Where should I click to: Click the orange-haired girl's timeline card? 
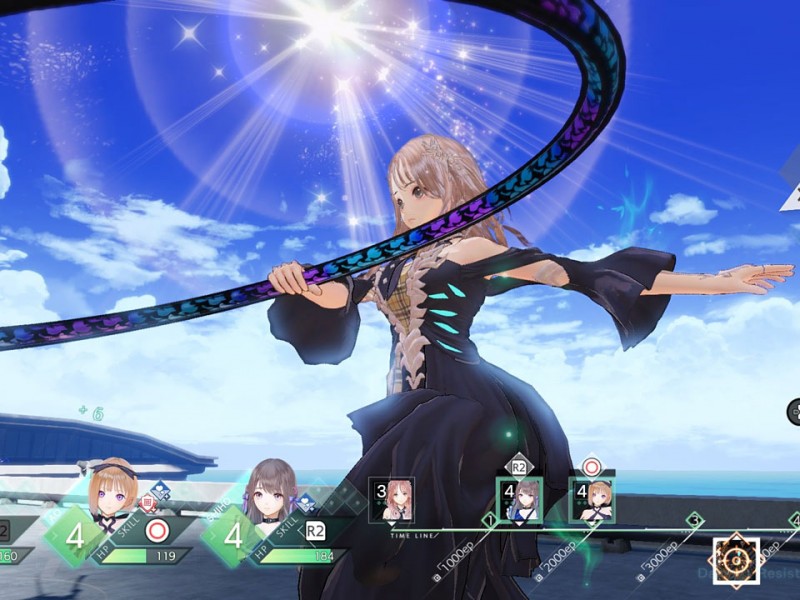(x=592, y=498)
